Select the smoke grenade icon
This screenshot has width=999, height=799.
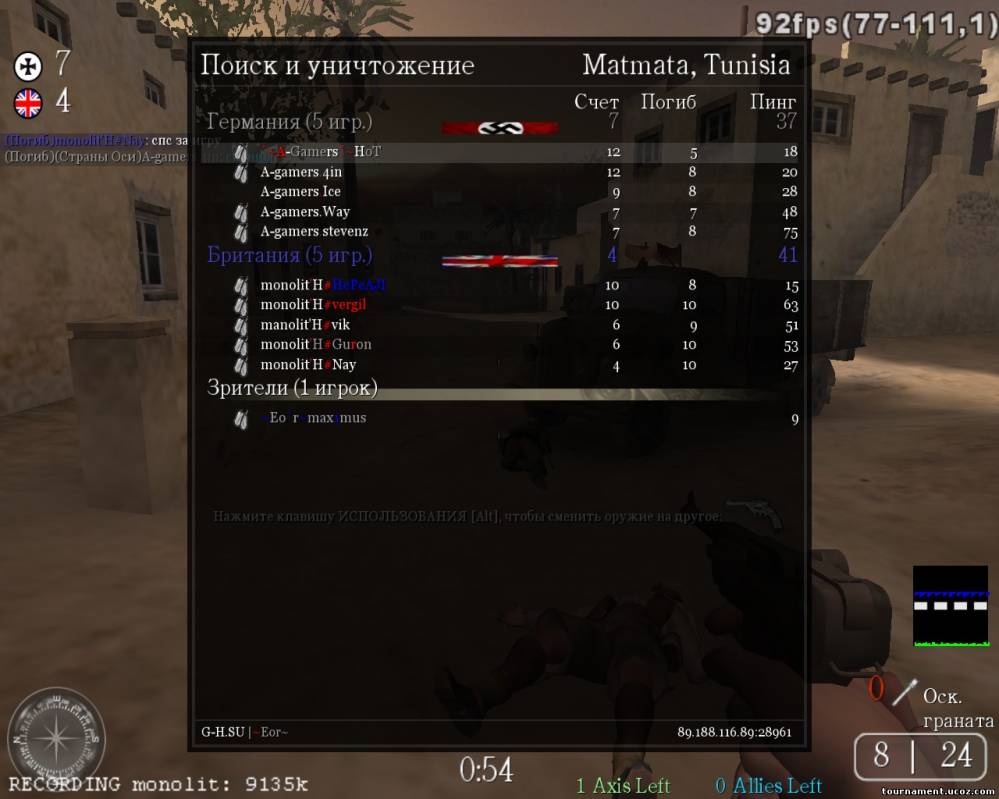[904, 690]
